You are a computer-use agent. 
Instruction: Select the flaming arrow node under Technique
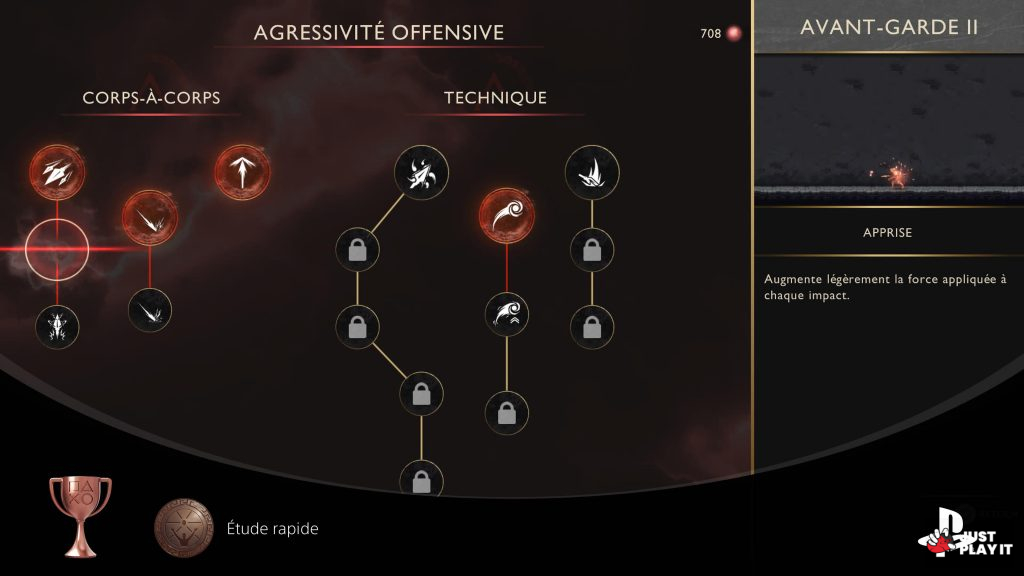click(x=421, y=173)
